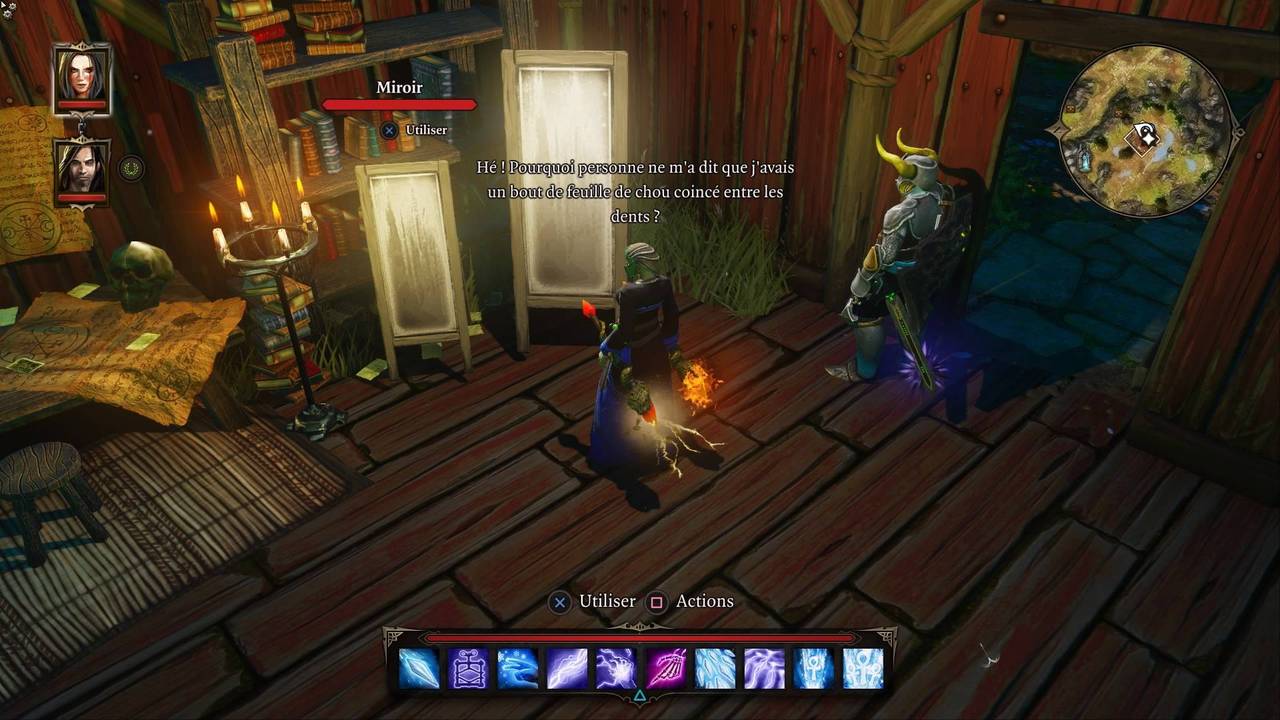Use the magenta skeletal claw skill

[x=665, y=669]
